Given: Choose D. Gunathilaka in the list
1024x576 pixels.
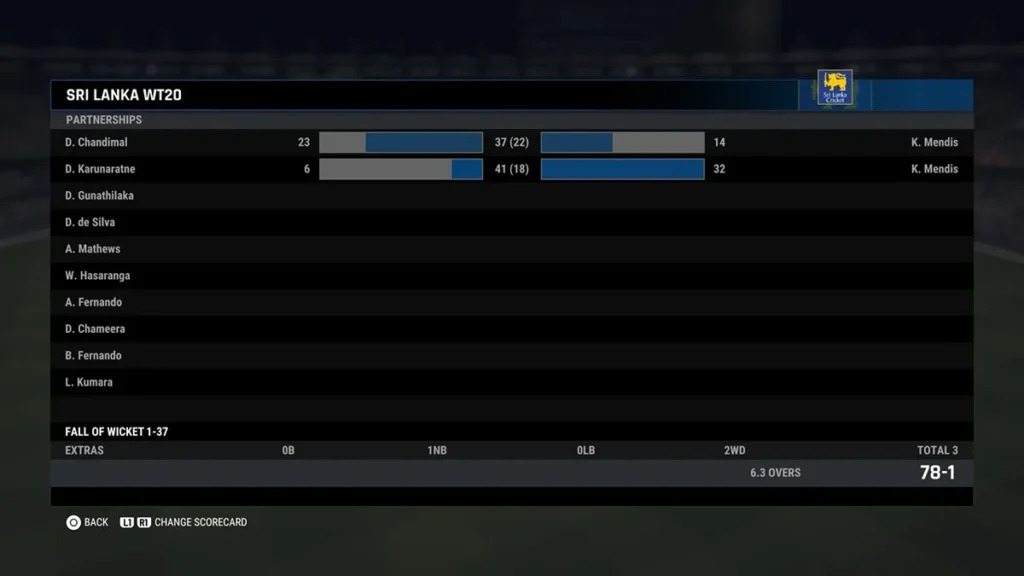Looking at the screenshot, I should (99, 196).
